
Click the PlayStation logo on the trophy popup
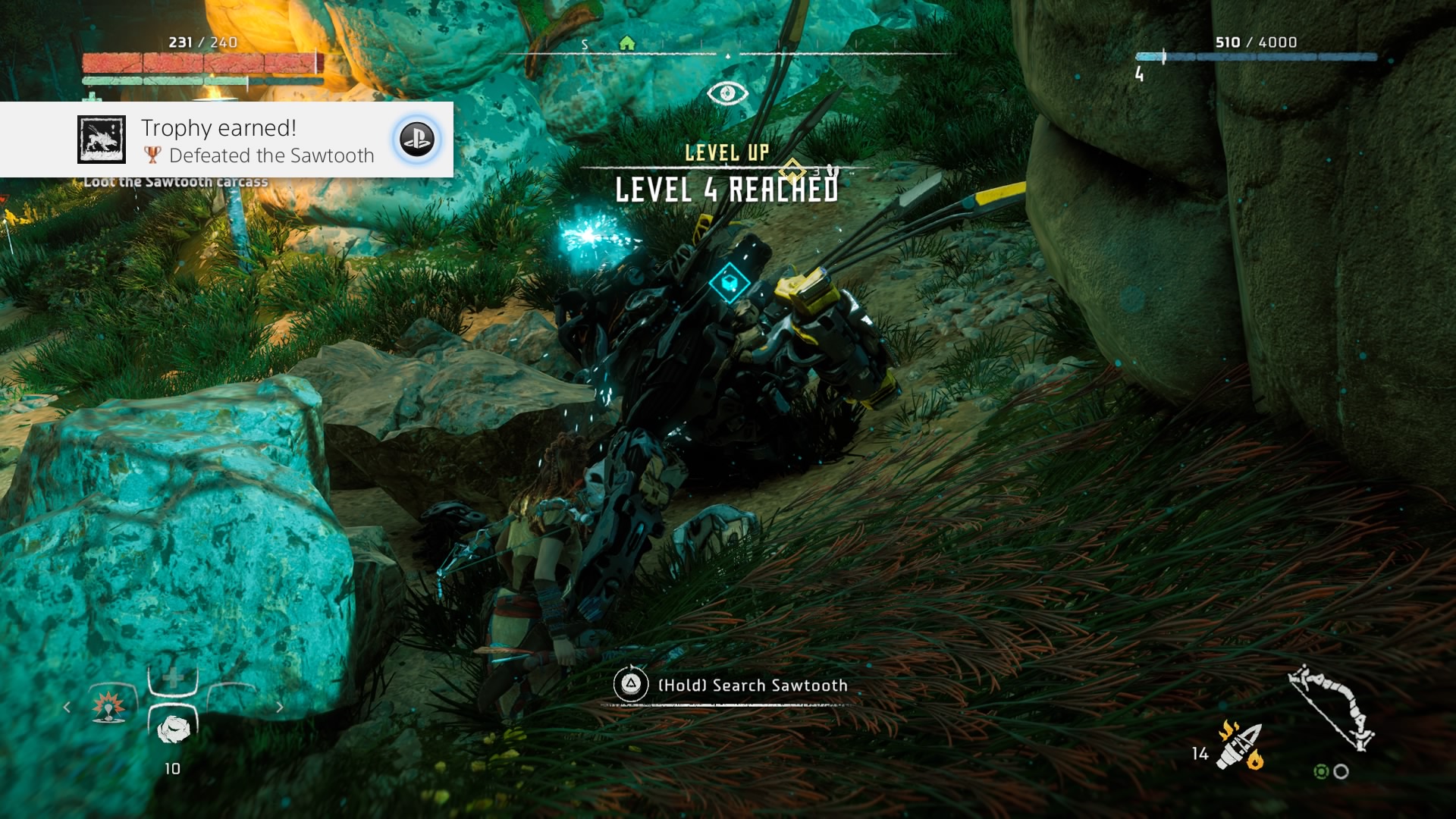416,140
